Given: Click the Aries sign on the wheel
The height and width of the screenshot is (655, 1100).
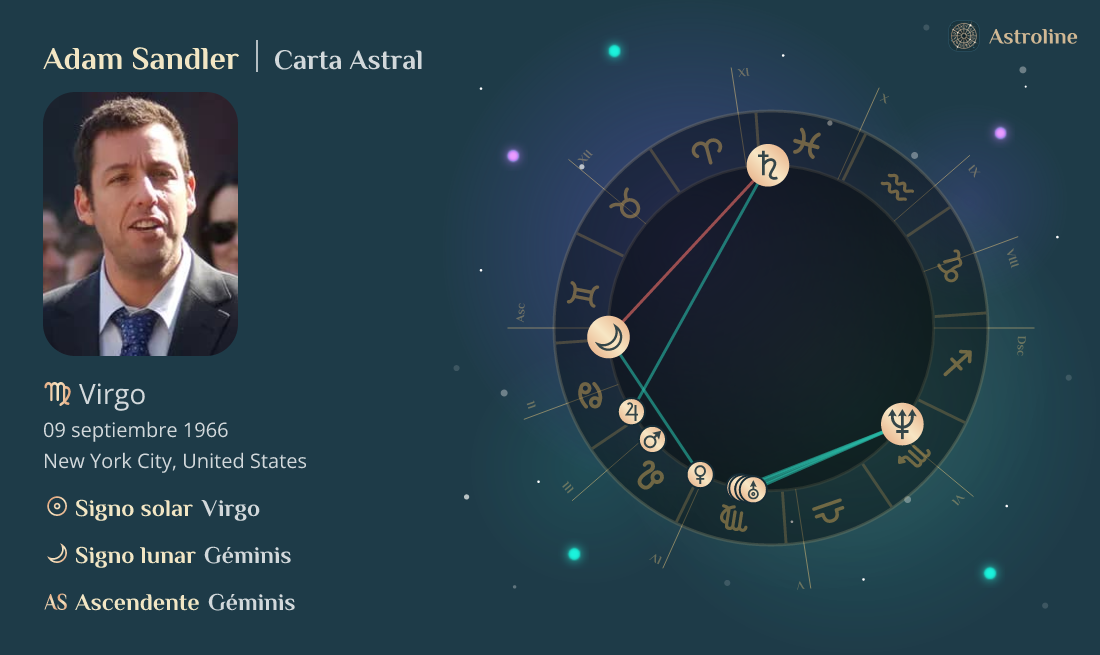Looking at the screenshot, I should pyautogui.click(x=707, y=151).
